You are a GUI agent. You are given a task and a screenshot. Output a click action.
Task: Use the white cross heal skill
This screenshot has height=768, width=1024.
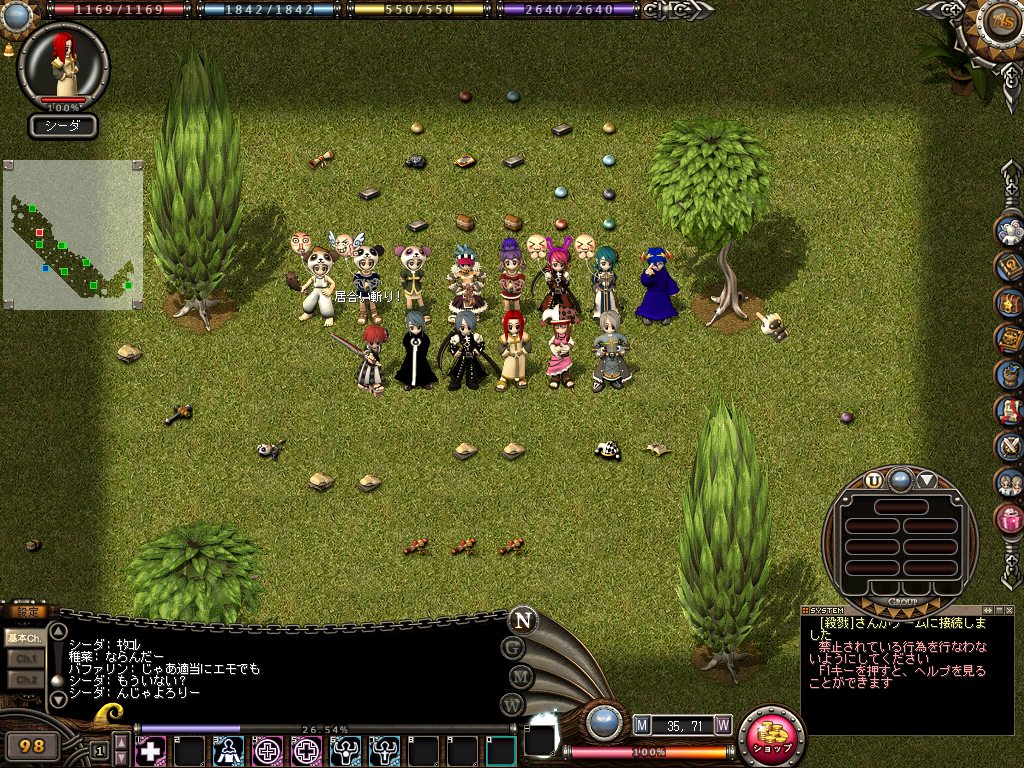[x=150, y=750]
